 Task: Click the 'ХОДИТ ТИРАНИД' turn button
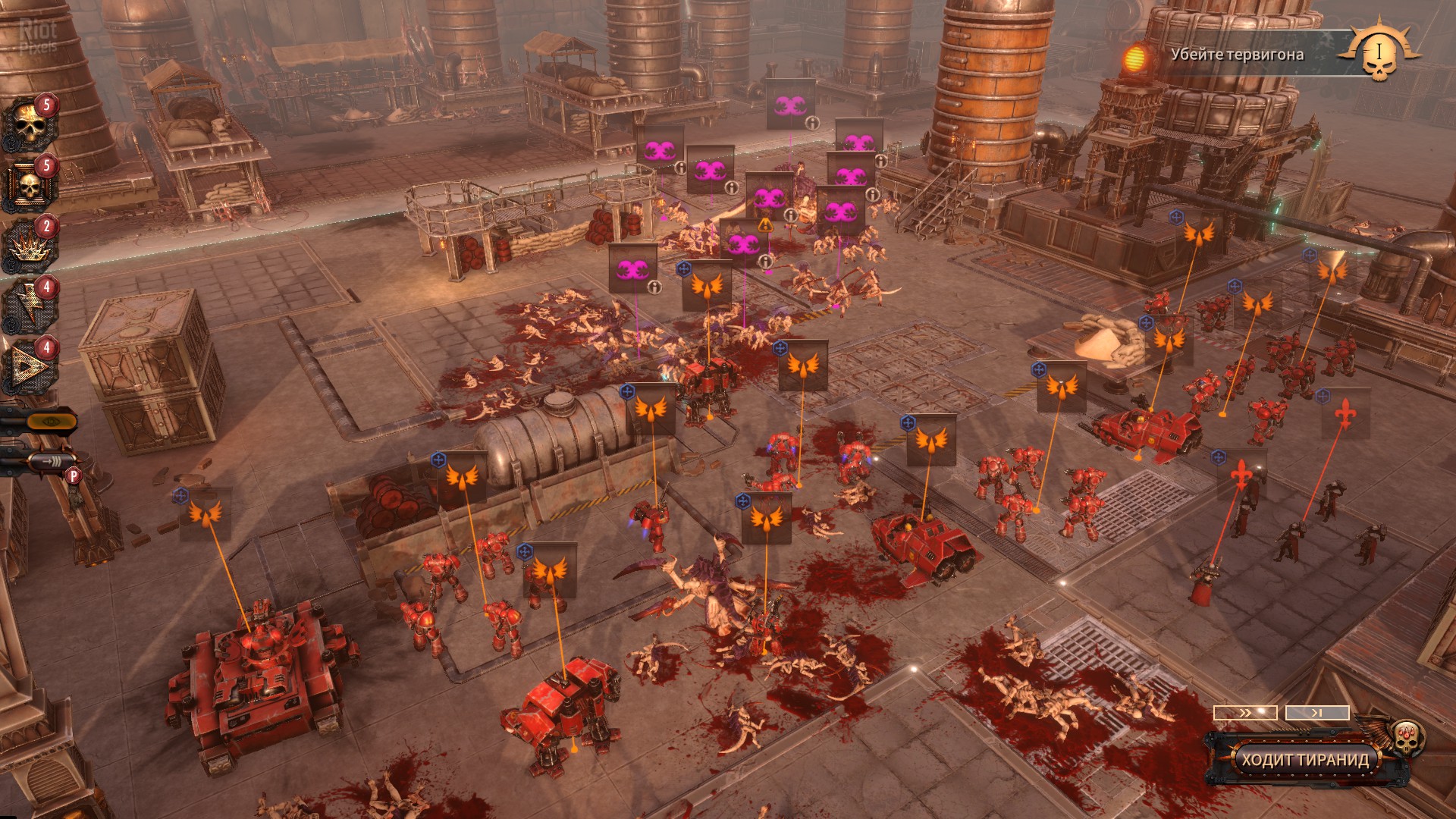coord(1305,759)
